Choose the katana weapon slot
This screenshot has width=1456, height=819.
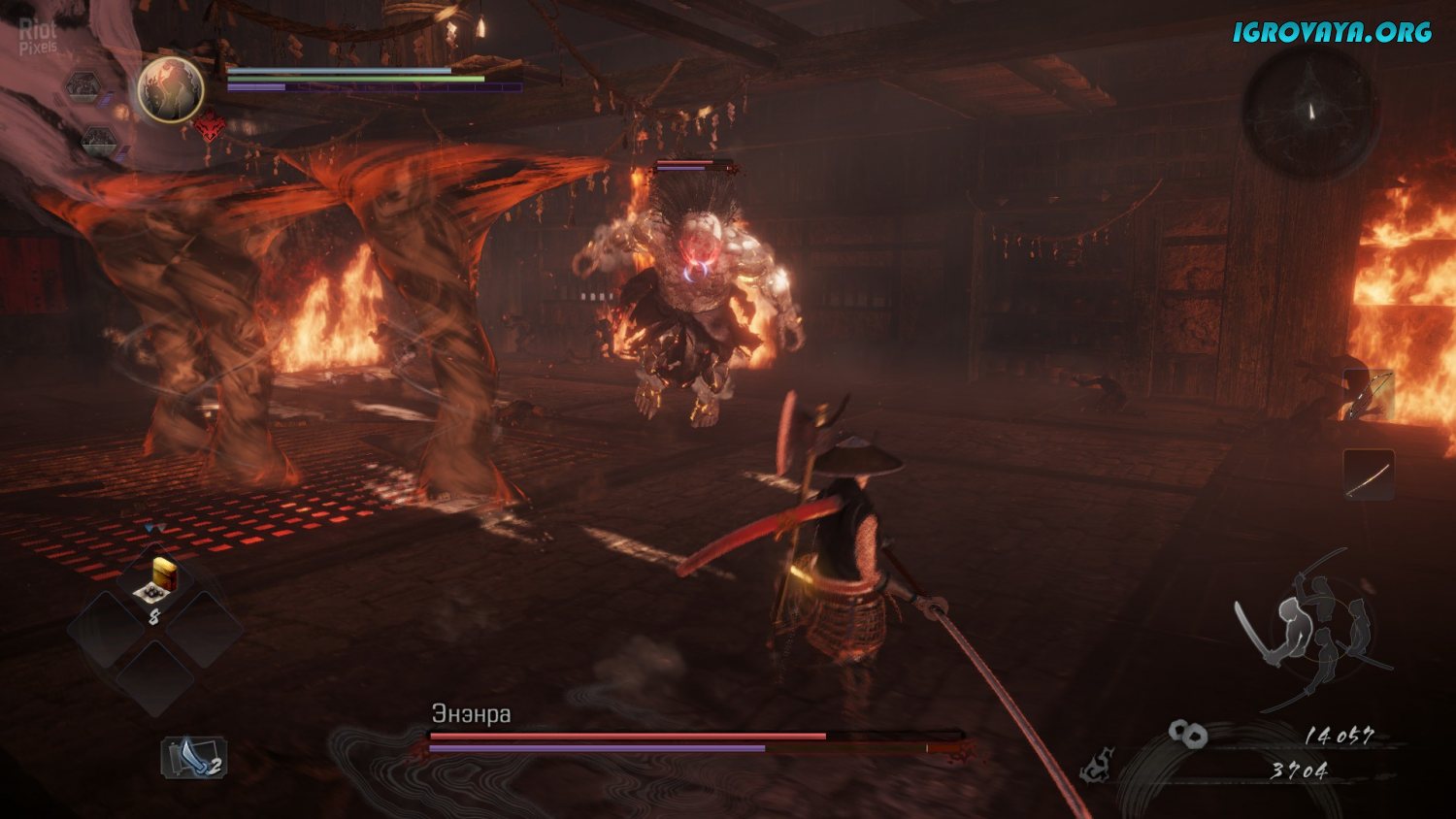pos(1369,475)
